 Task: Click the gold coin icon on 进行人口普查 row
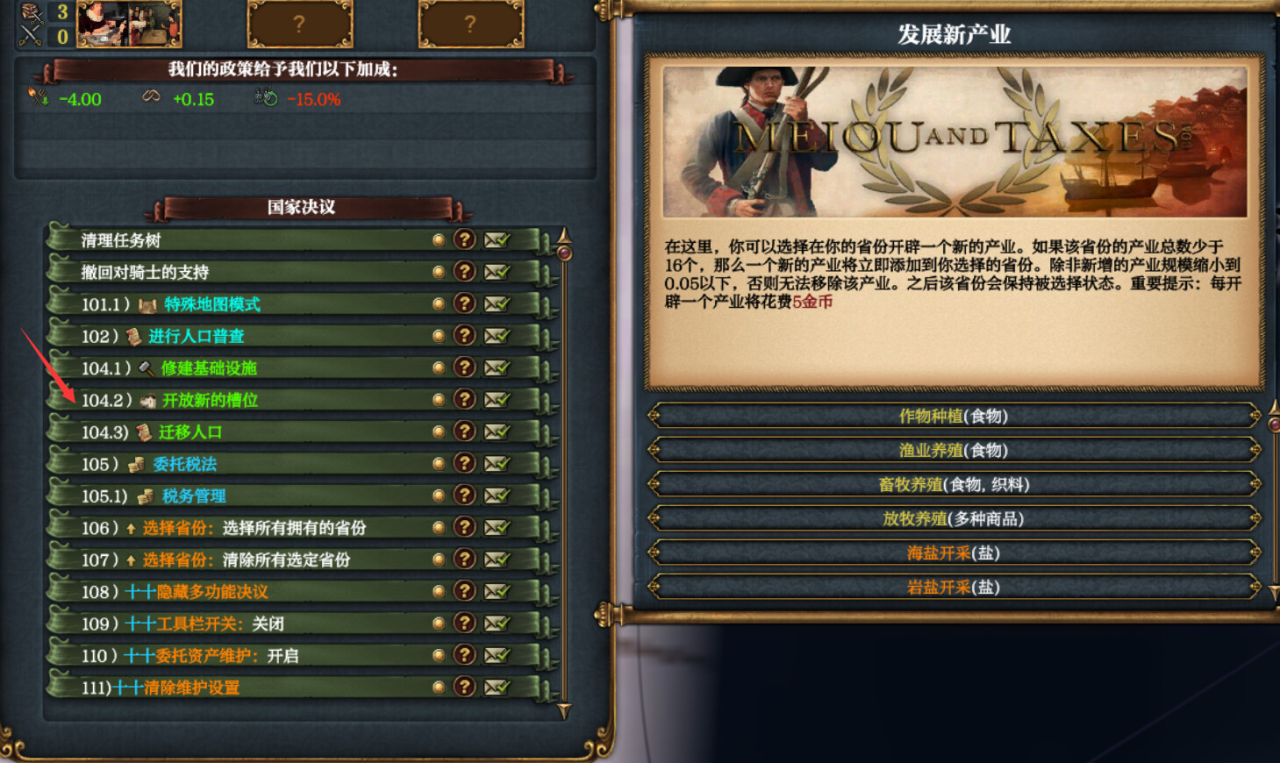438,336
